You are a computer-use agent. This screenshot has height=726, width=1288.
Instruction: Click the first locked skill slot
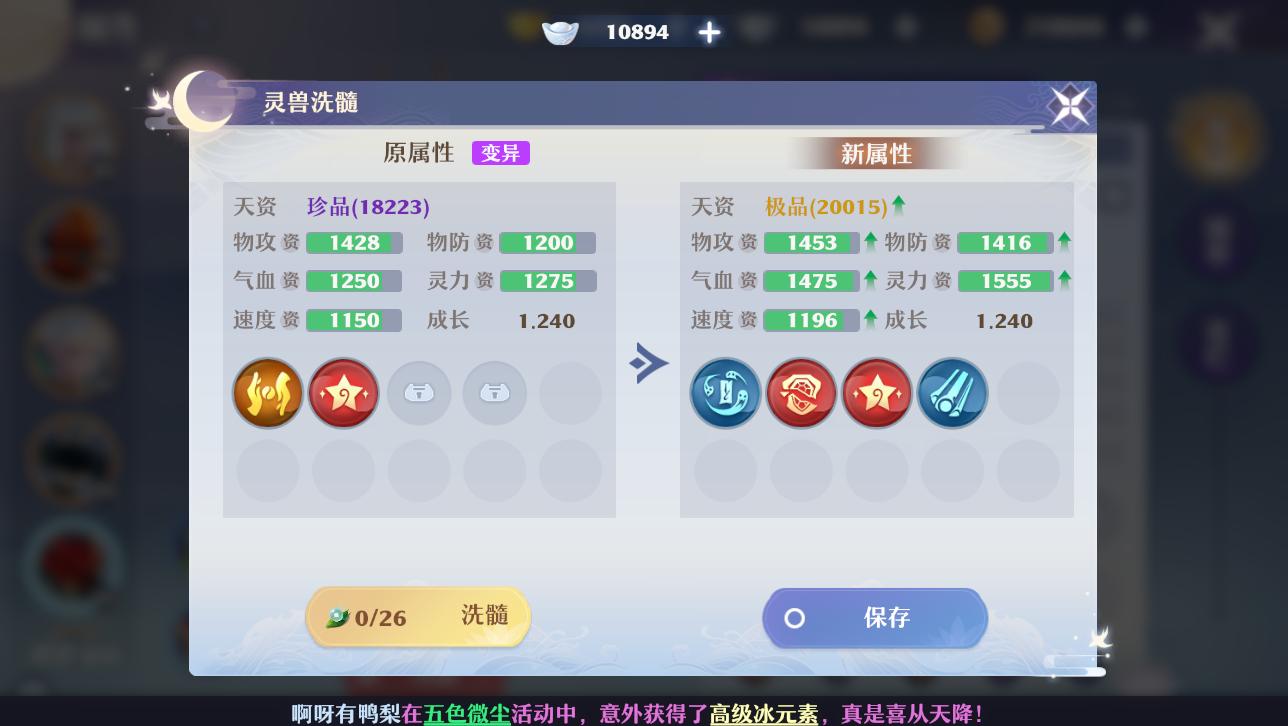[x=419, y=393]
